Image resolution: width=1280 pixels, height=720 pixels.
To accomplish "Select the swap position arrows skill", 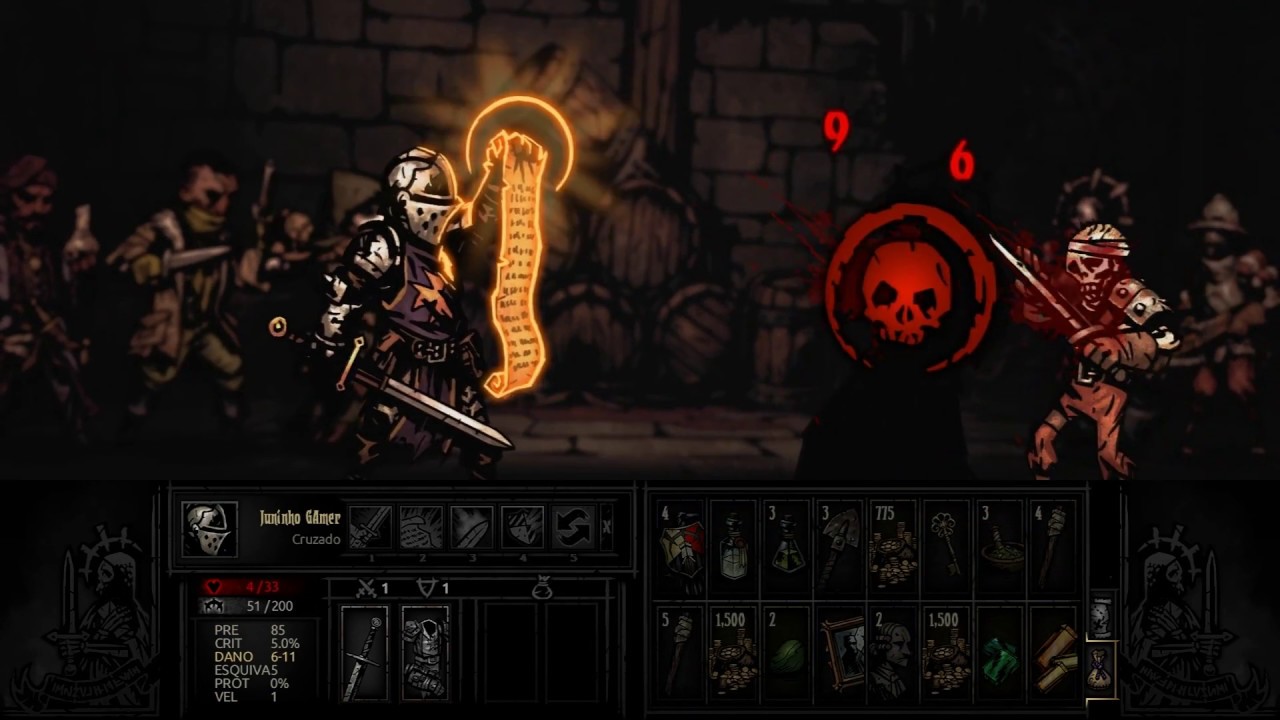I will [x=573, y=527].
